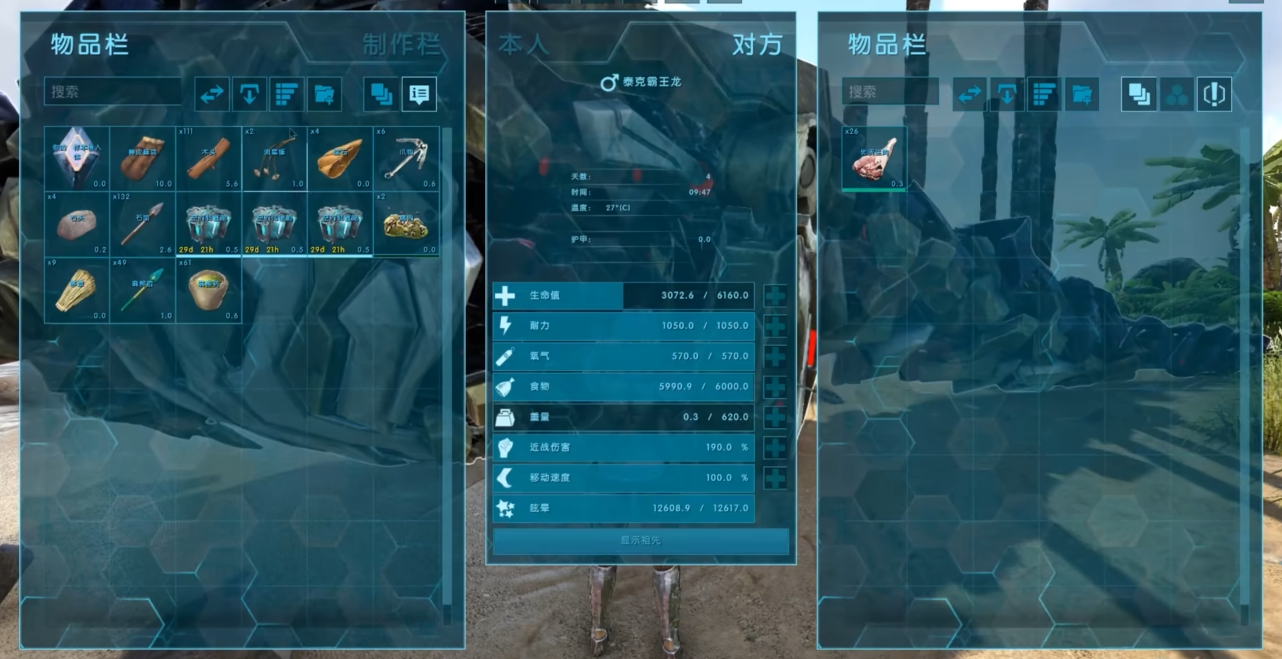Pick the bola x2 slot
The image size is (1282, 659).
coord(274,158)
